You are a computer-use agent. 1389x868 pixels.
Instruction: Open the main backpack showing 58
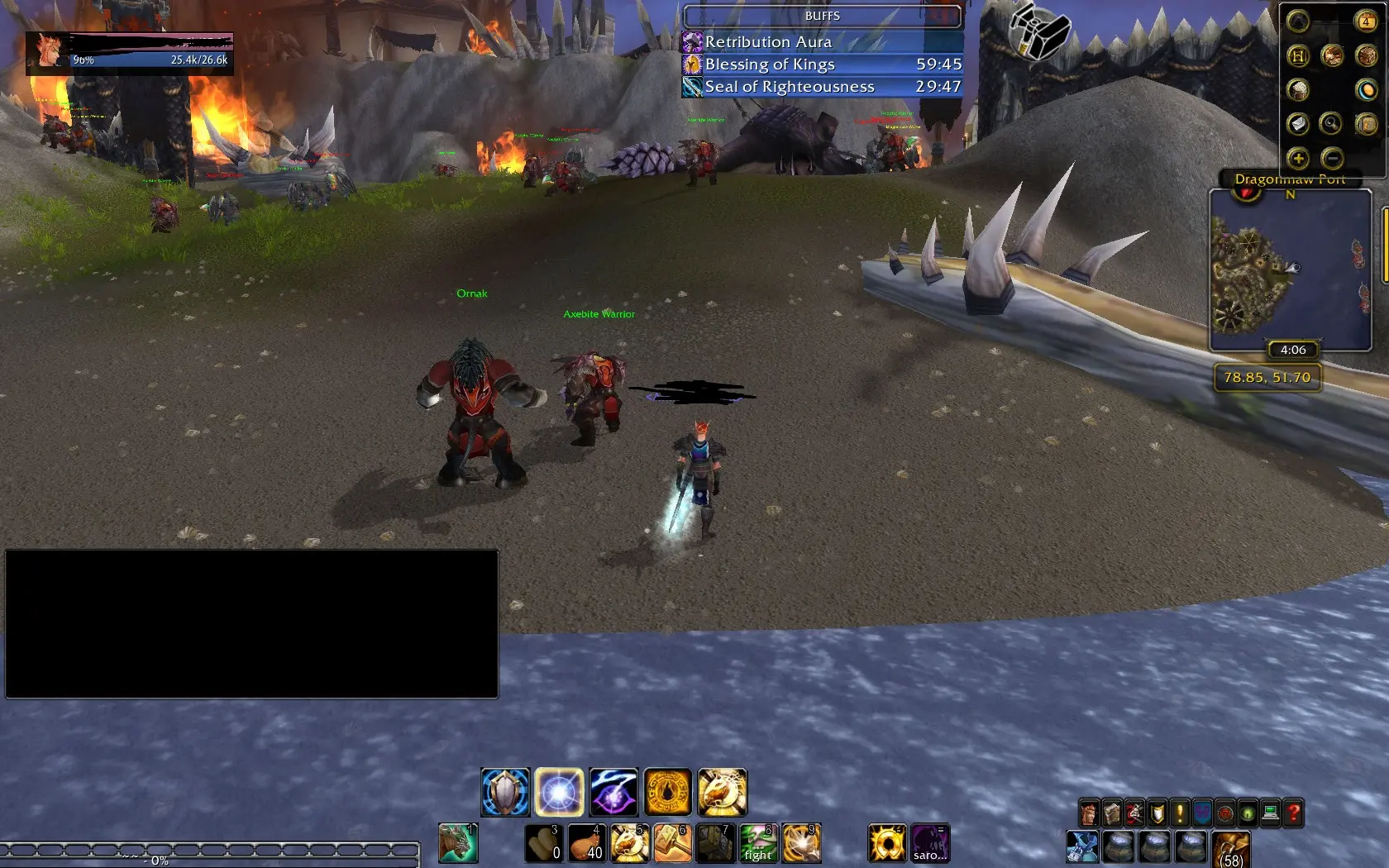tap(1232, 850)
